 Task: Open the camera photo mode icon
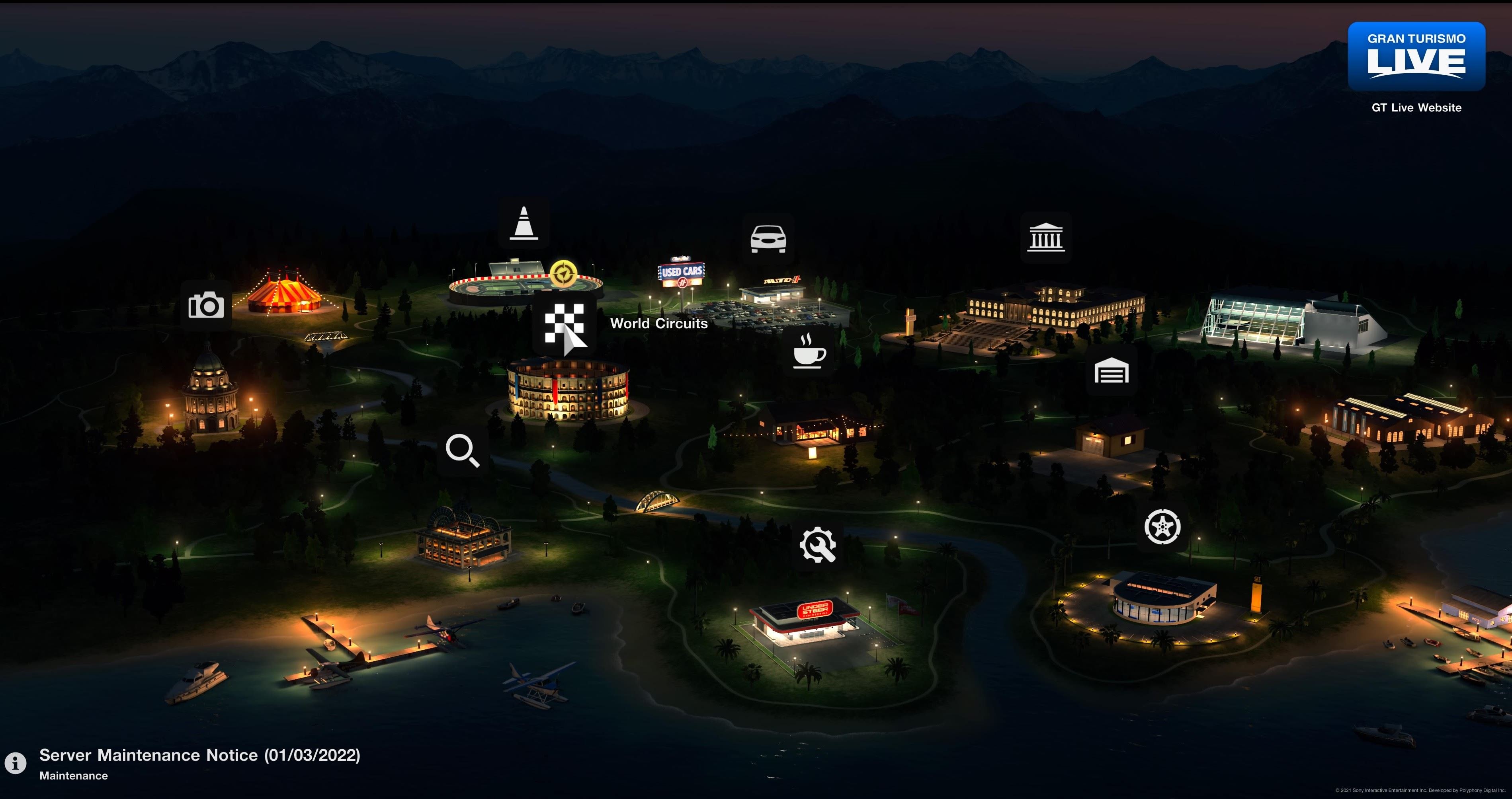tap(206, 306)
